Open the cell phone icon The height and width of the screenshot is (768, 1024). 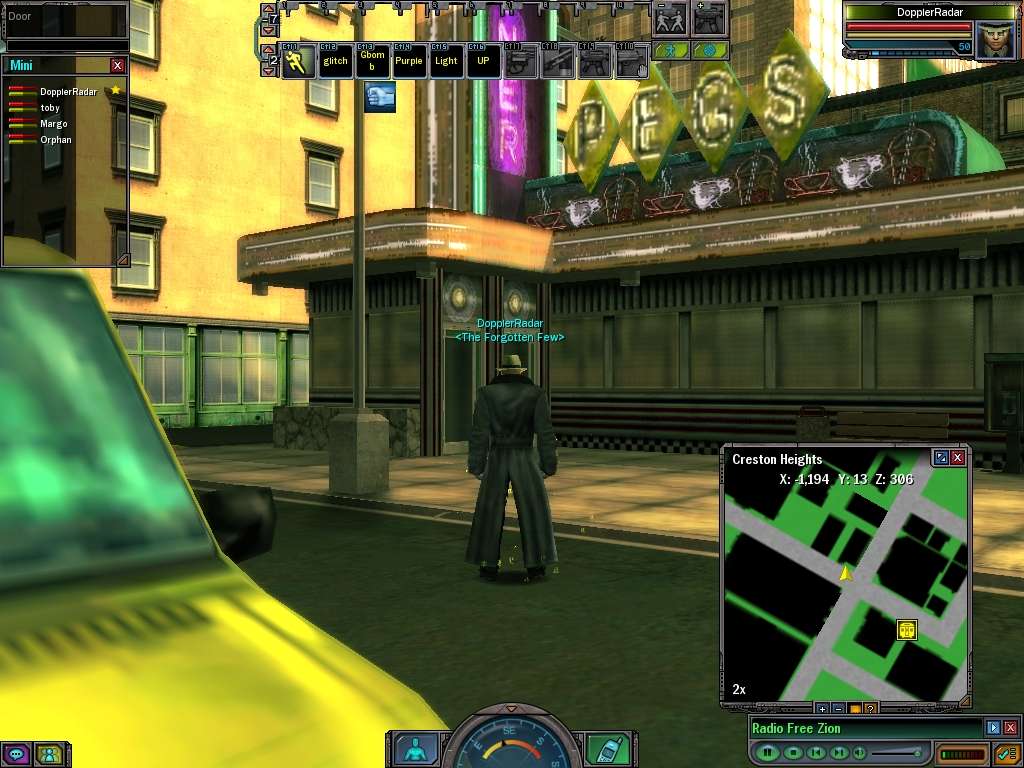coord(602,748)
